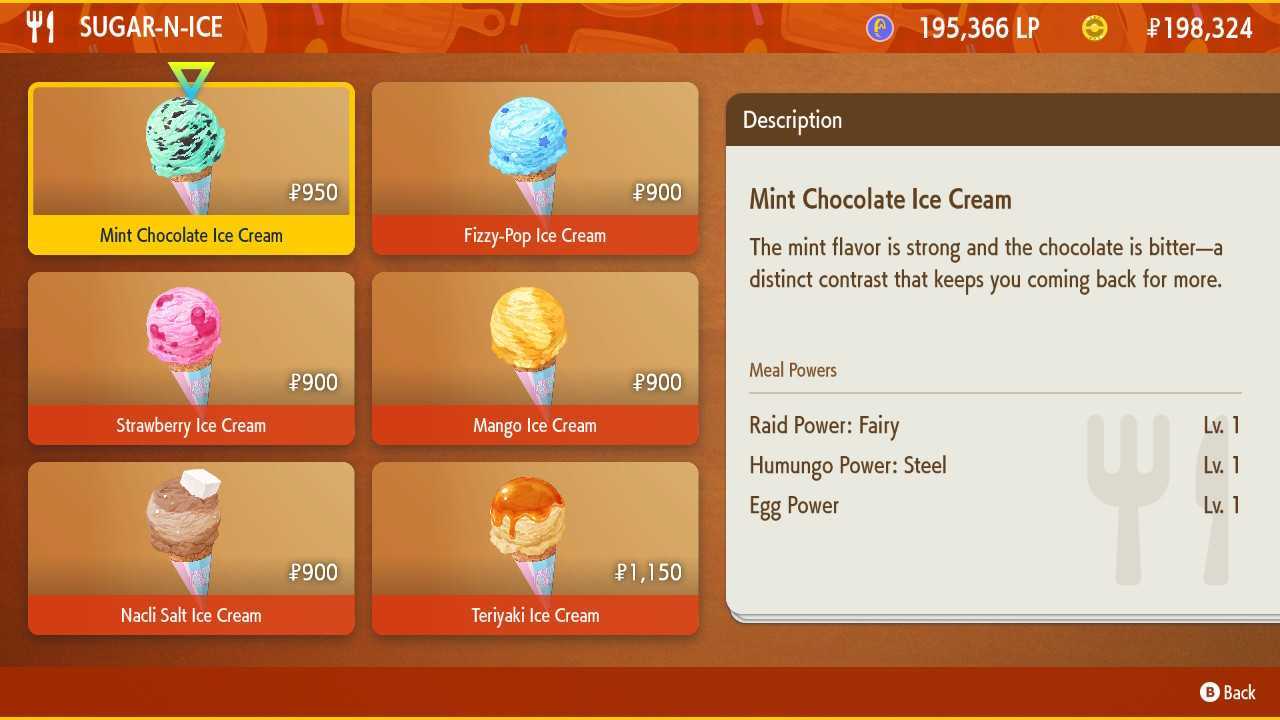Click the Back option in bottom bar
The image size is (1280, 720).
1238,692
